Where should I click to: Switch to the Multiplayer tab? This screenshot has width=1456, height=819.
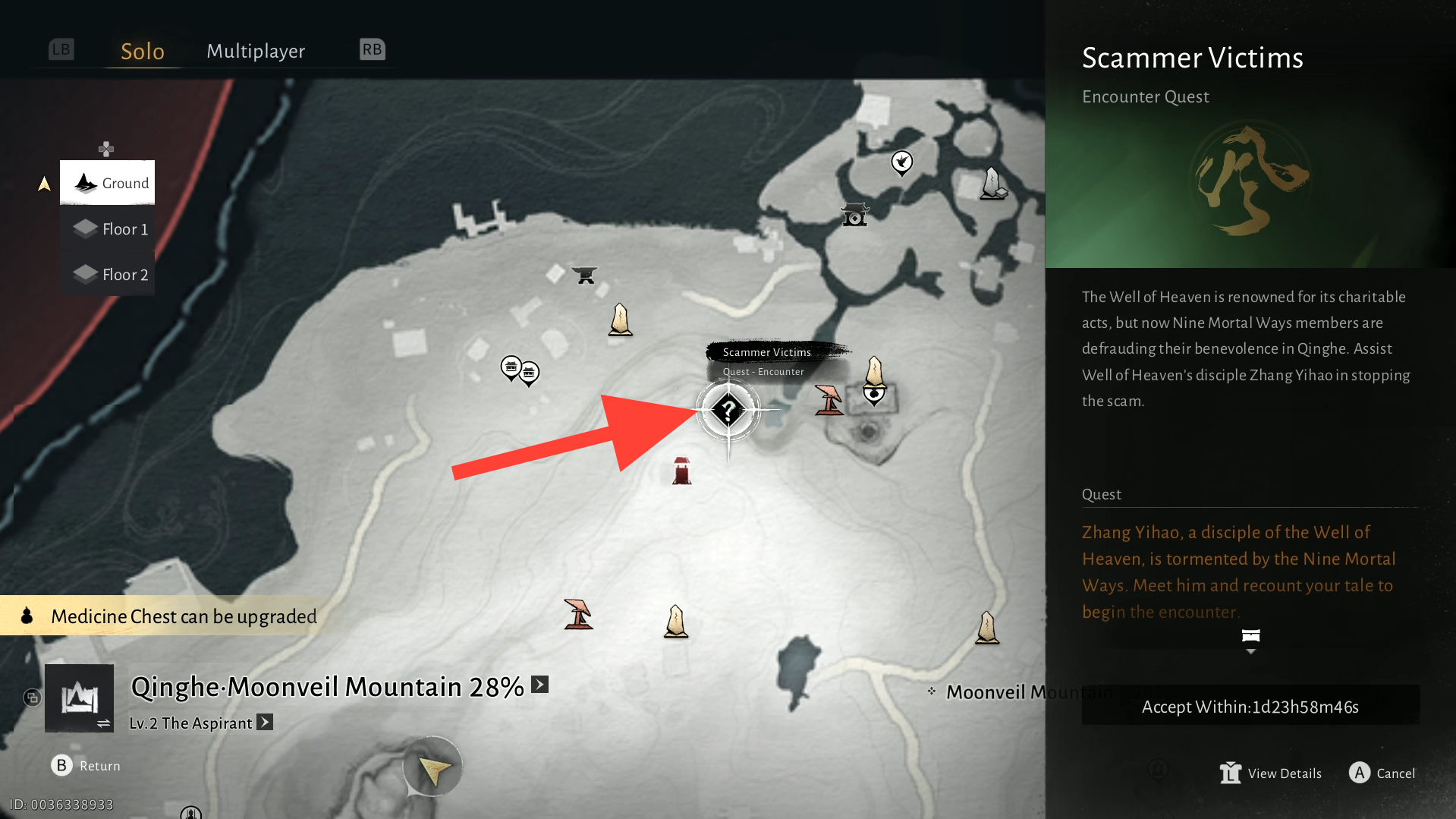point(256,51)
